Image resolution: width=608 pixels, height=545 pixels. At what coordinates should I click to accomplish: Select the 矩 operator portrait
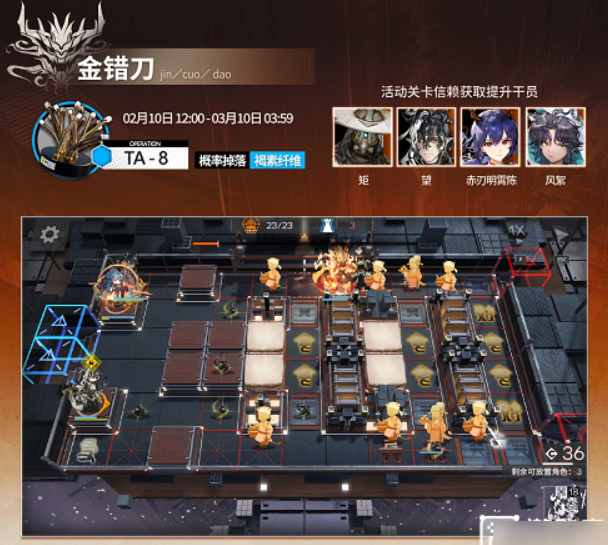point(362,137)
